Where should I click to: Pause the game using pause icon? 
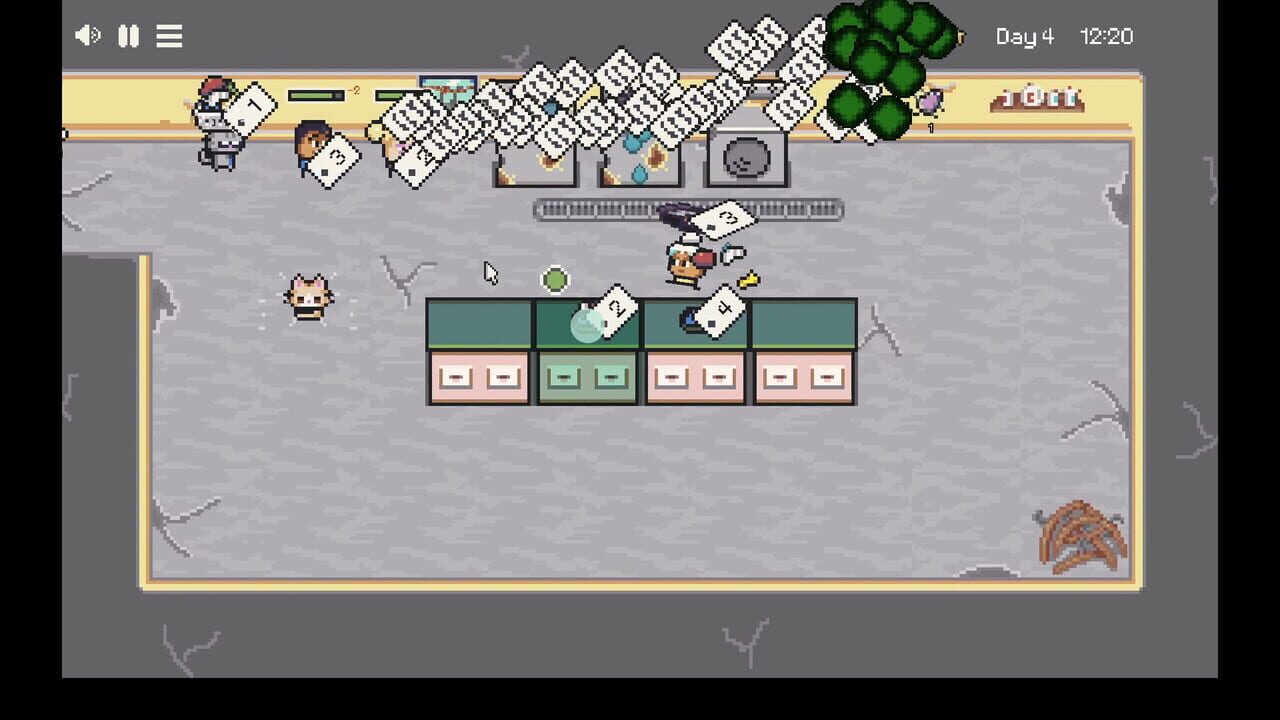pos(128,36)
